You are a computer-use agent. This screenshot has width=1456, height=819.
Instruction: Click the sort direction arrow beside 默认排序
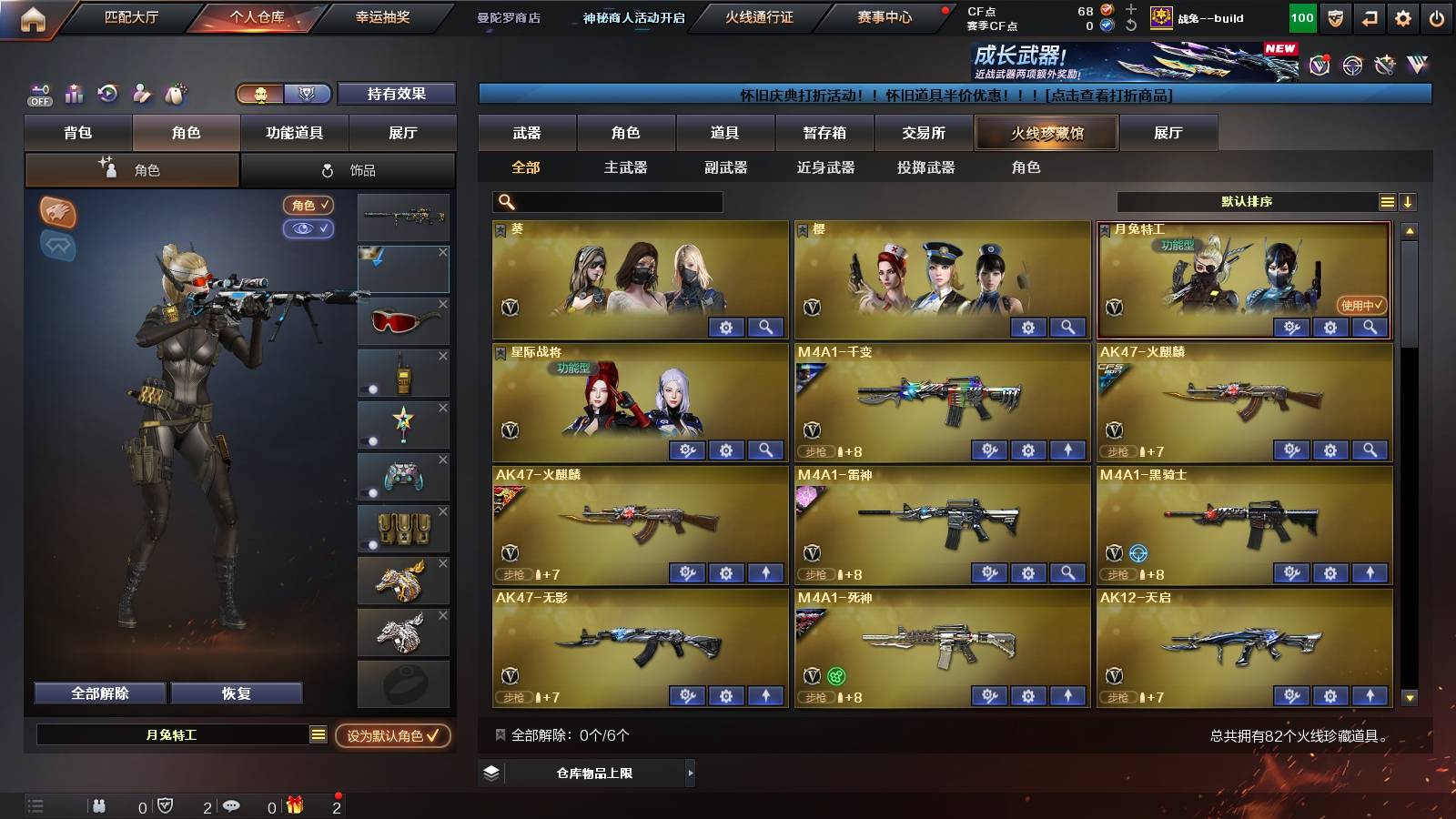tap(1409, 201)
